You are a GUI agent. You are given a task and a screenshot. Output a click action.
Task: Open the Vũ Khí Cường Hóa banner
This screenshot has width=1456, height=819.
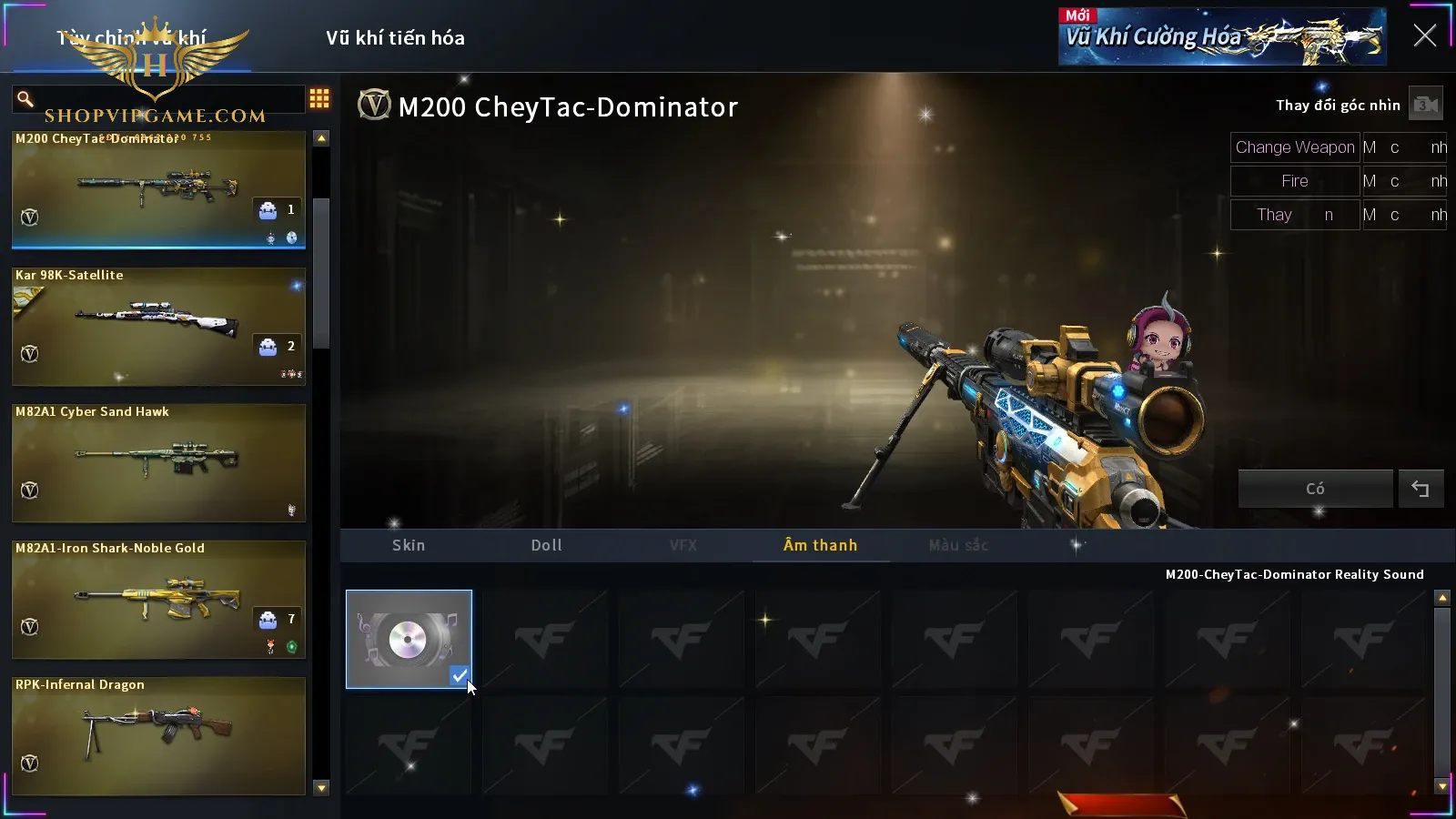tap(1221, 37)
